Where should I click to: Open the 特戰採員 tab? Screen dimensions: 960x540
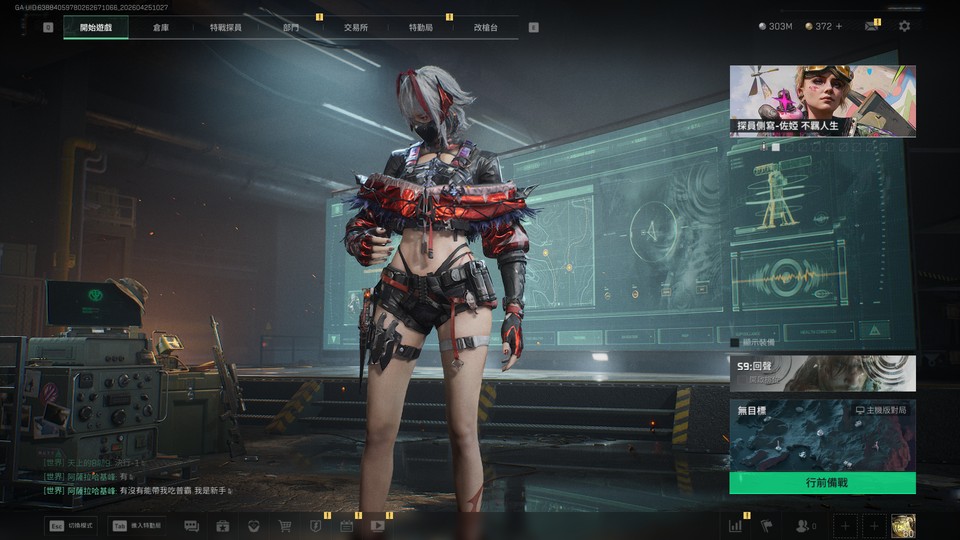(x=225, y=27)
